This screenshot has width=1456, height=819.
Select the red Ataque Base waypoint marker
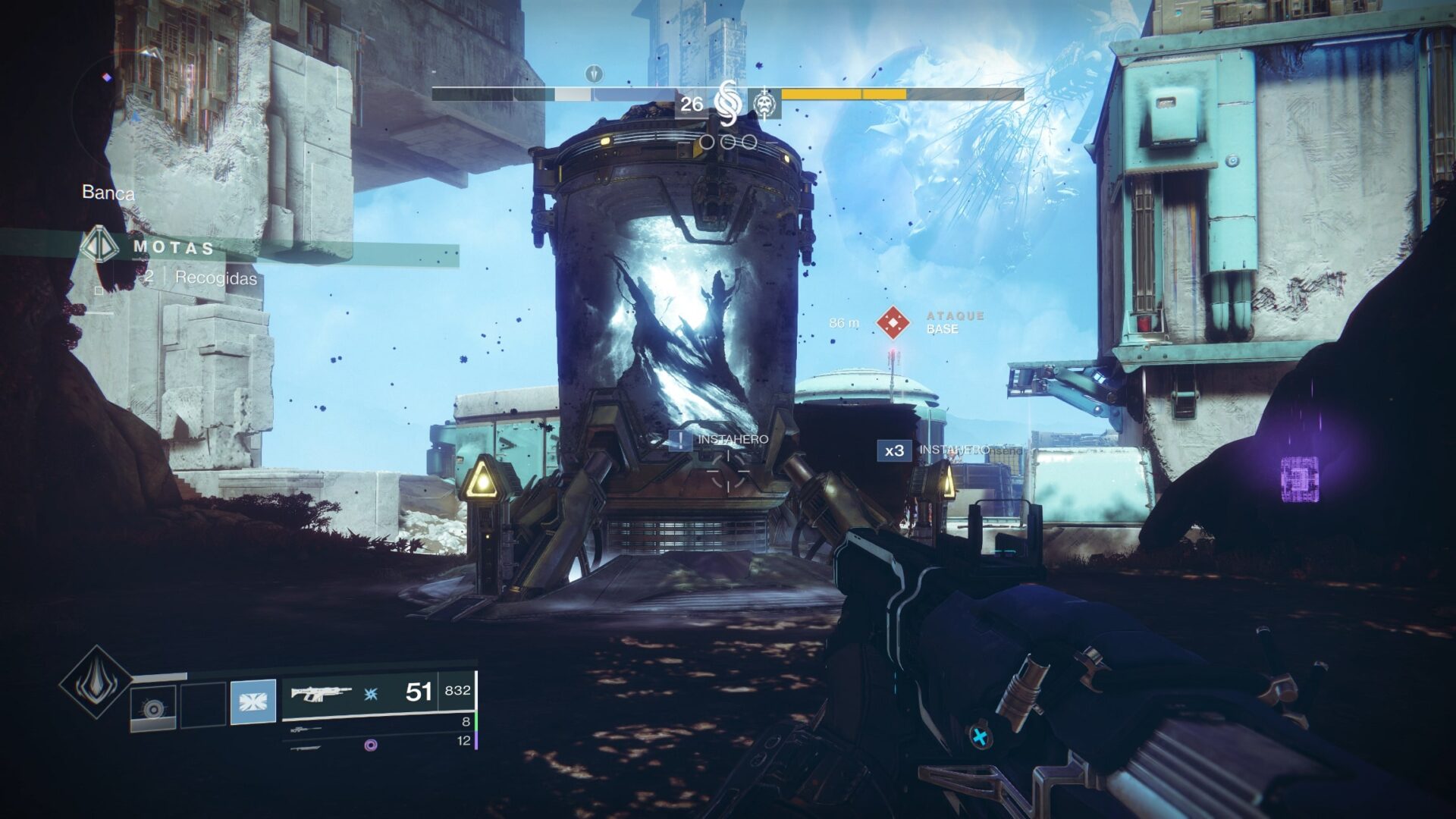[x=893, y=322]
